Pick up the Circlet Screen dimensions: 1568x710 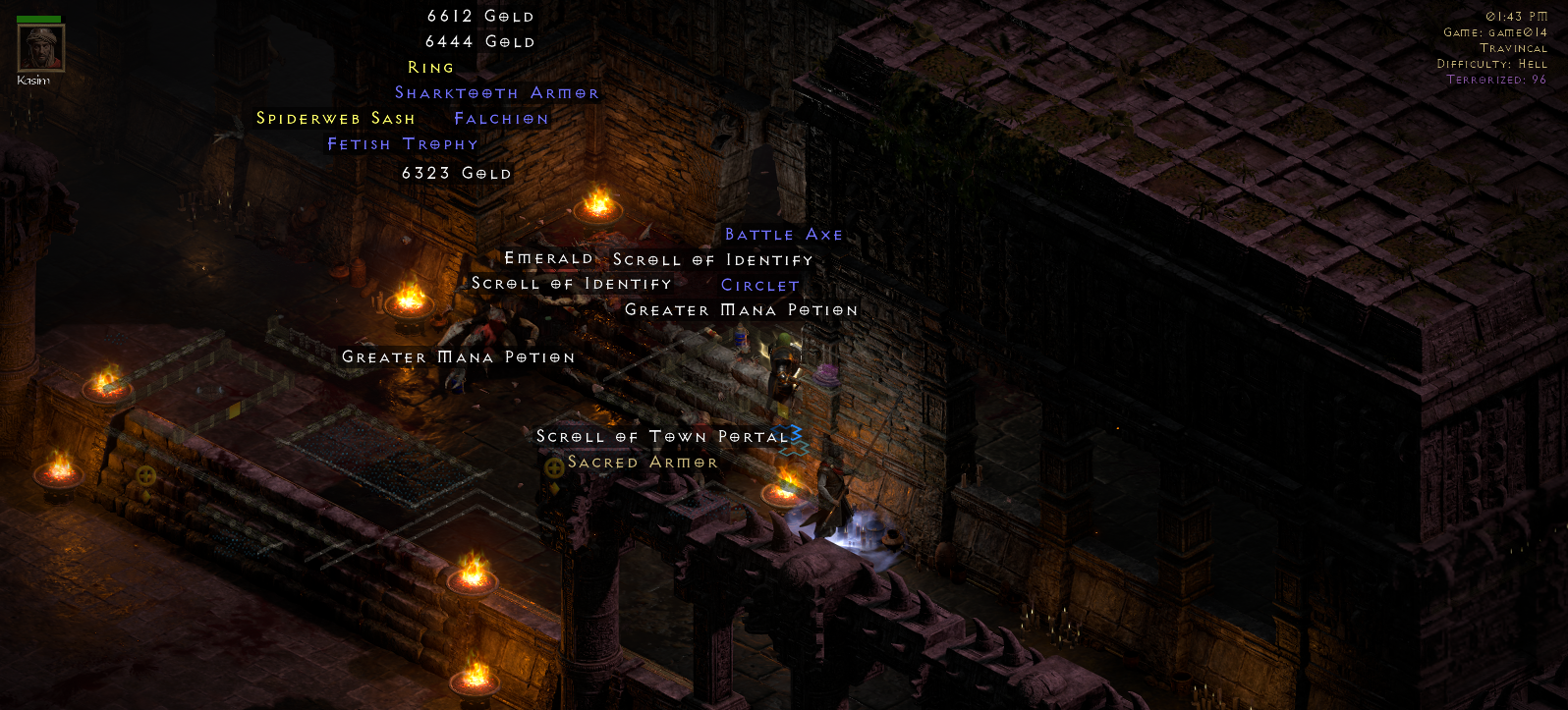coord(759,285)
